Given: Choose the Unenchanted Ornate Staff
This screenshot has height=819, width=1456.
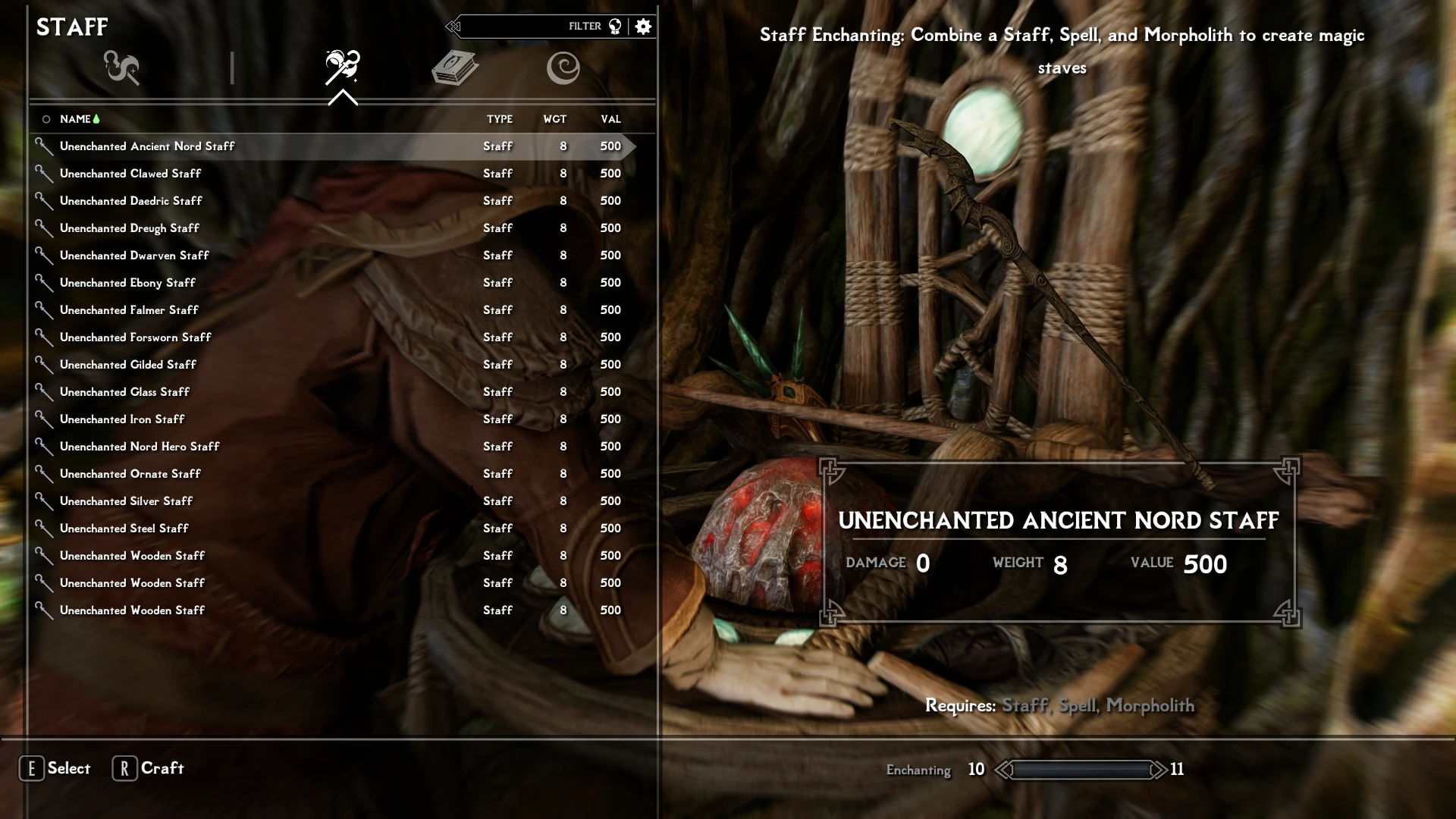Looking at the screenshot, I should click(x=130, y=474).
